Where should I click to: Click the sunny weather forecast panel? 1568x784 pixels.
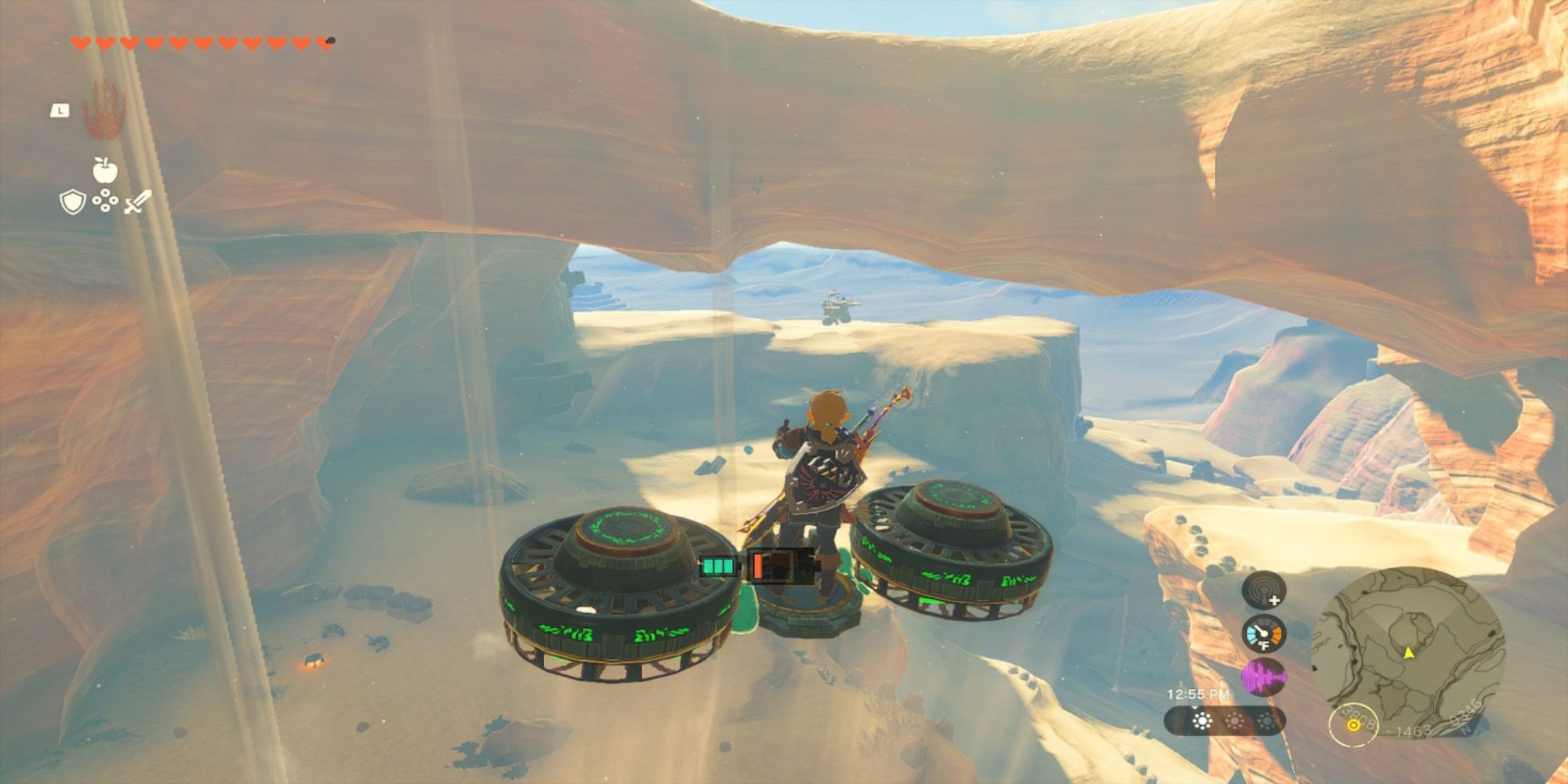point(1224,721)
